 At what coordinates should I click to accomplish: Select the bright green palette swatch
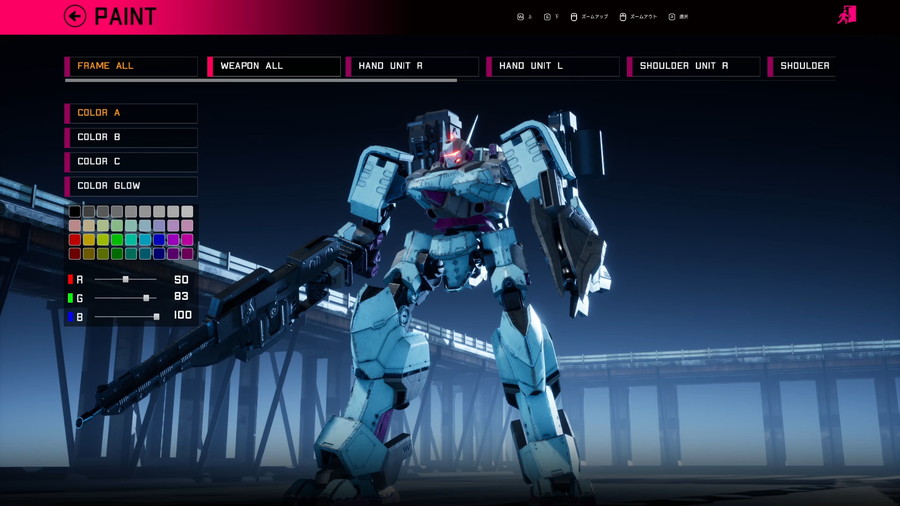117,240
